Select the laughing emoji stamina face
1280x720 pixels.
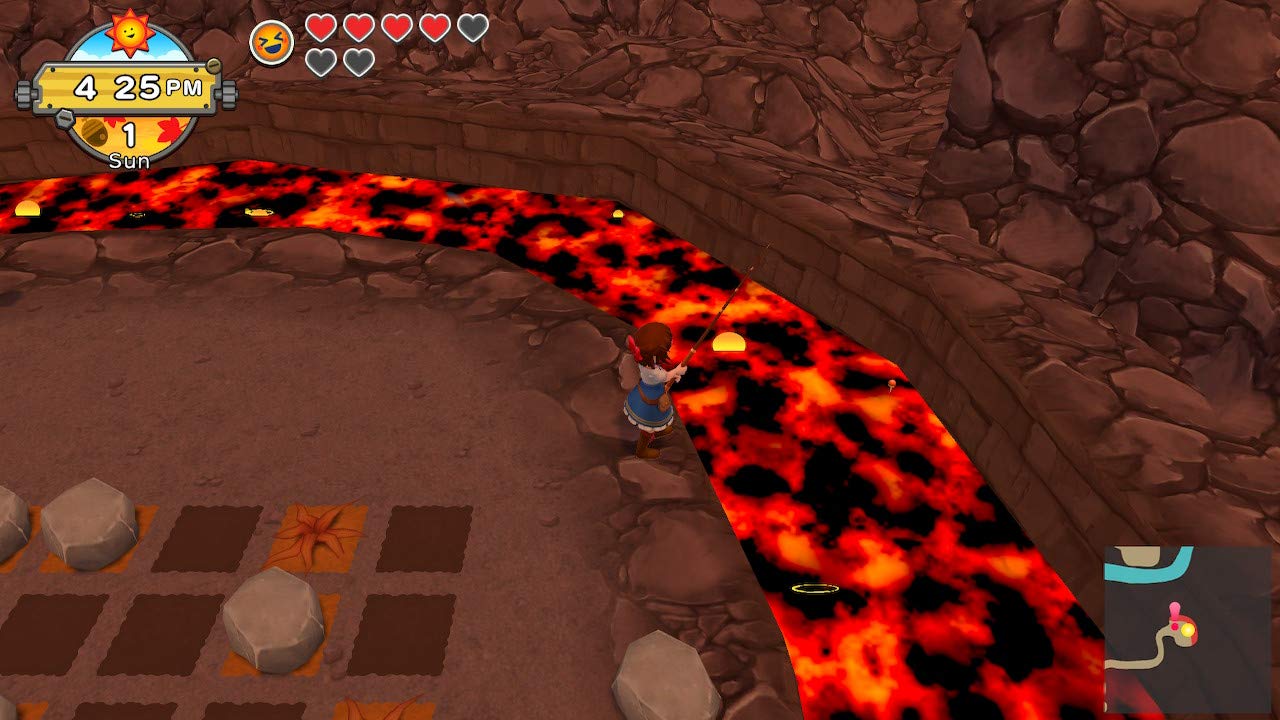click(x=270, y=40)
